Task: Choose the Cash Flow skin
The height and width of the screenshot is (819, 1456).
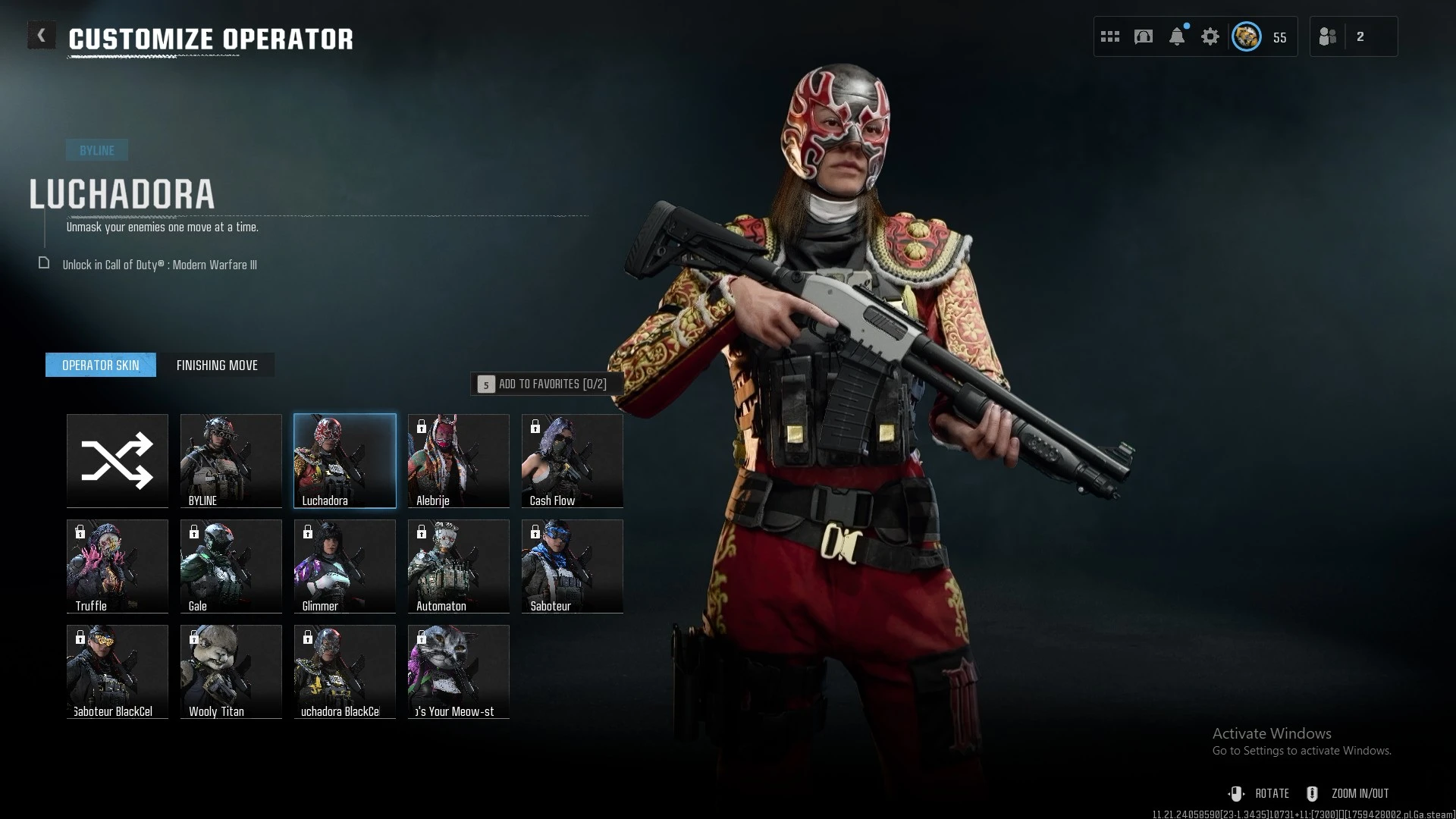Action: 573,460
